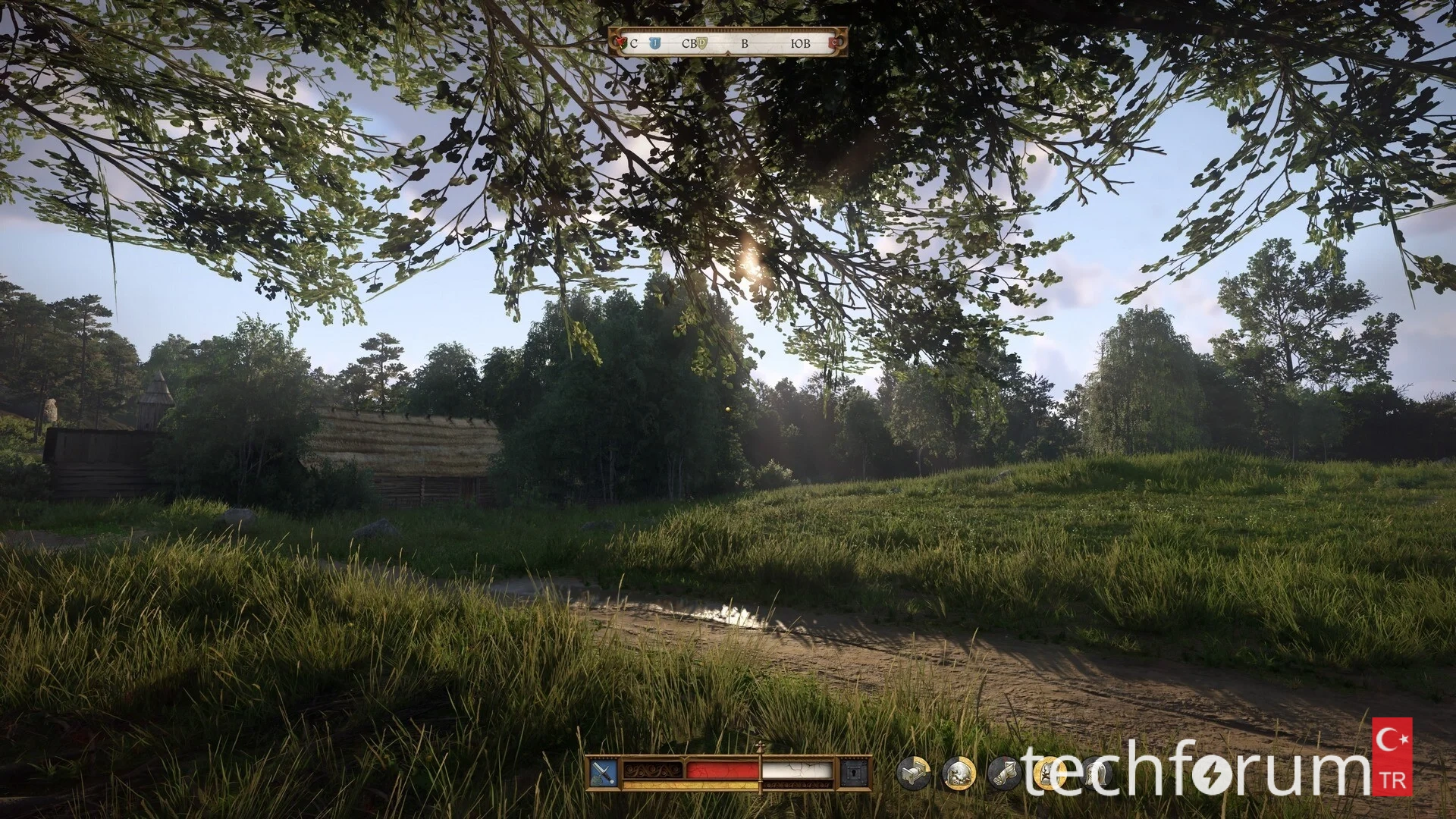Click the sword weapon icon beside the health bar

coord(603,773)
